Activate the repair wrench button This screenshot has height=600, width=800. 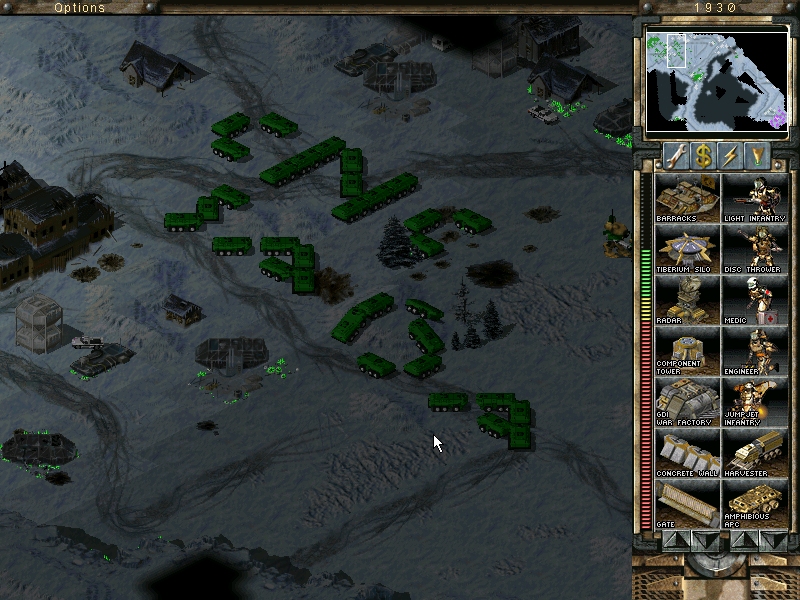pyautogui.click(x=674, y=155)
